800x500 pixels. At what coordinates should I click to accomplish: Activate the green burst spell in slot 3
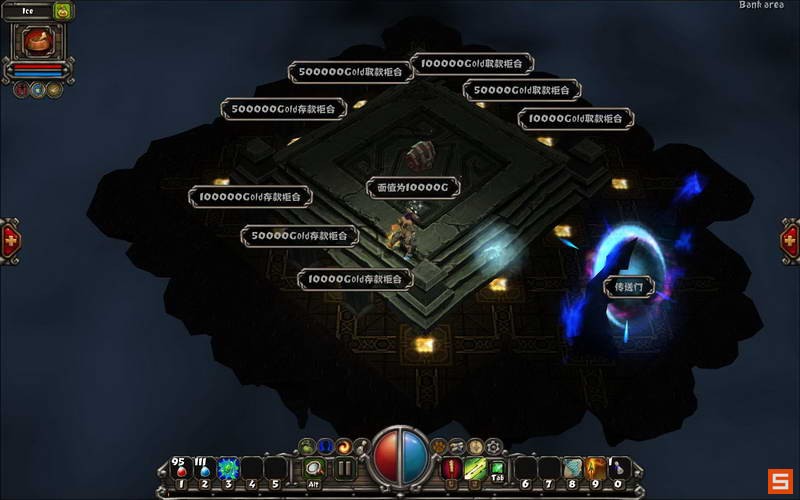(228, 468)
